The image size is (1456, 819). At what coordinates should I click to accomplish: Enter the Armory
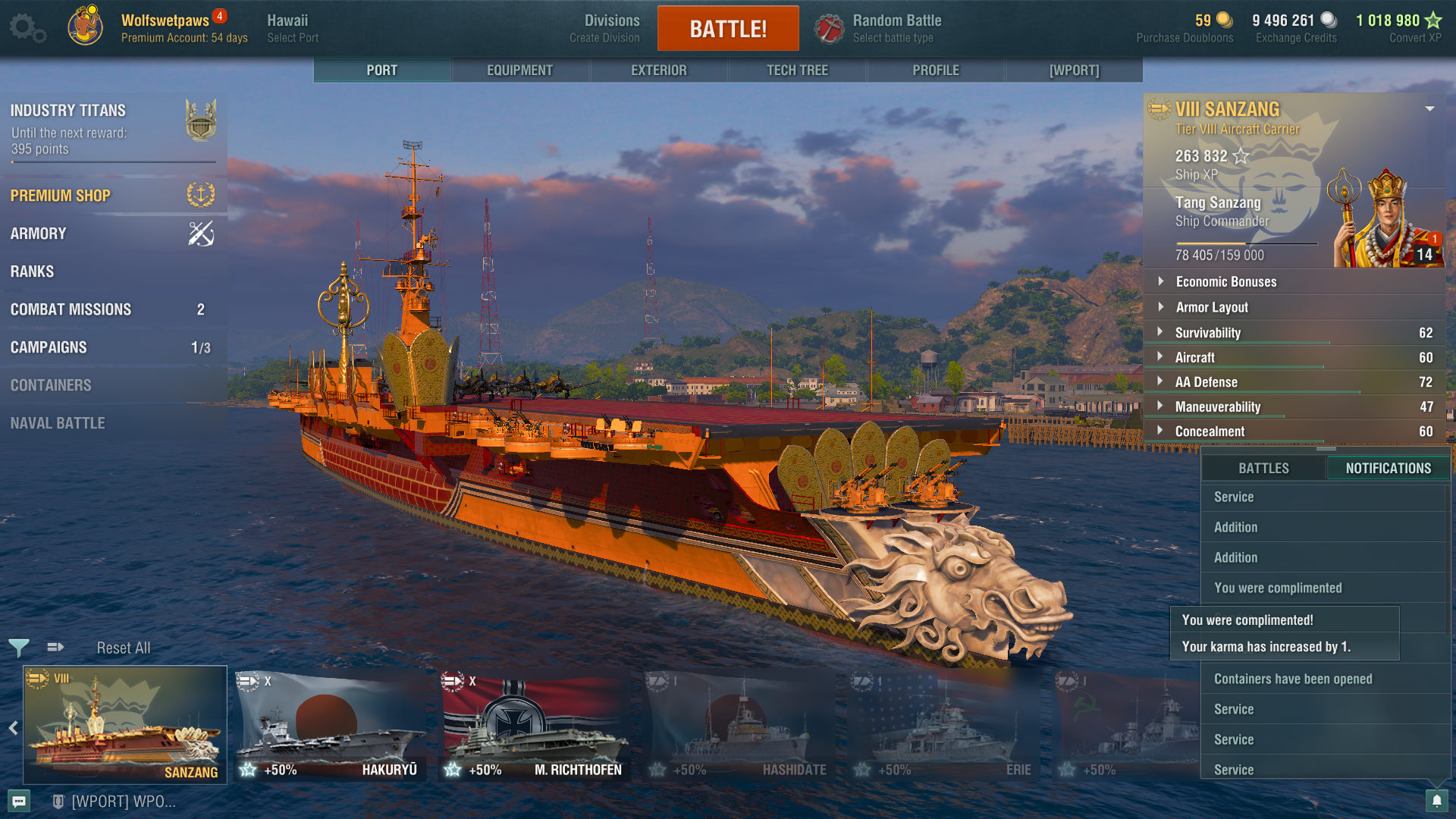[x=38, y=234]
